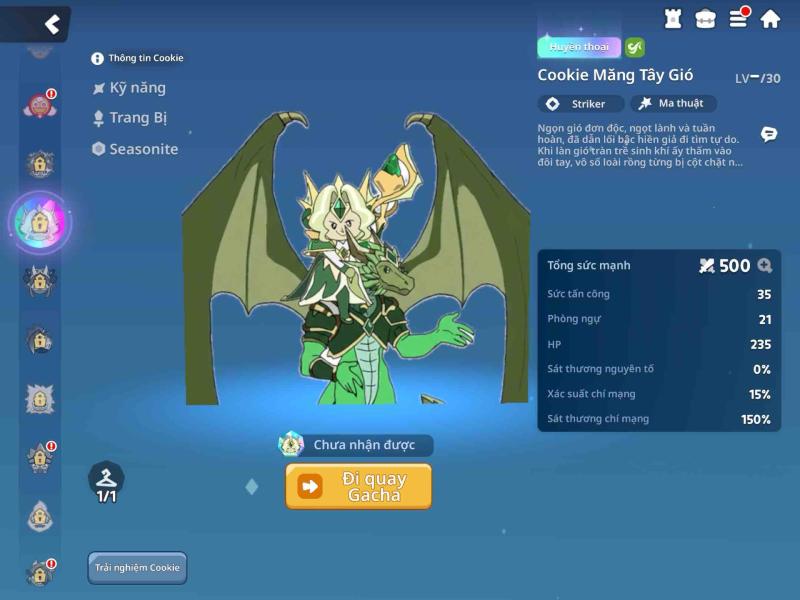This screenshot has height=600, width=800.
Task: Click the Ma thuật type tag
Action: (672, 104)
